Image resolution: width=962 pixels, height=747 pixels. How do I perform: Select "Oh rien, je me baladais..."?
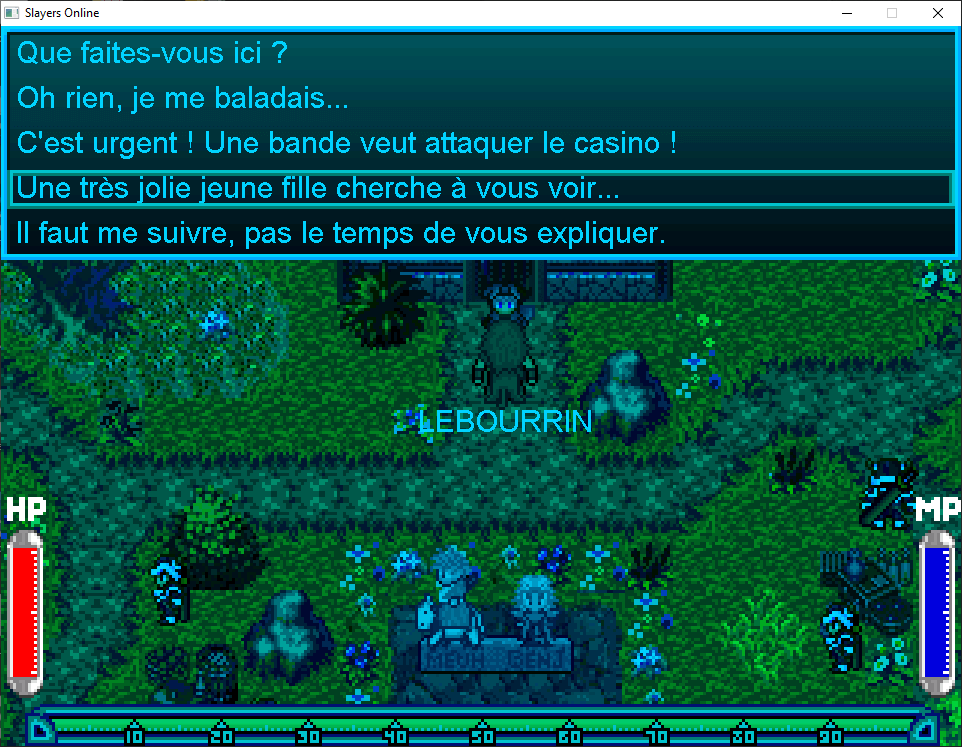[x=183, y=99]
